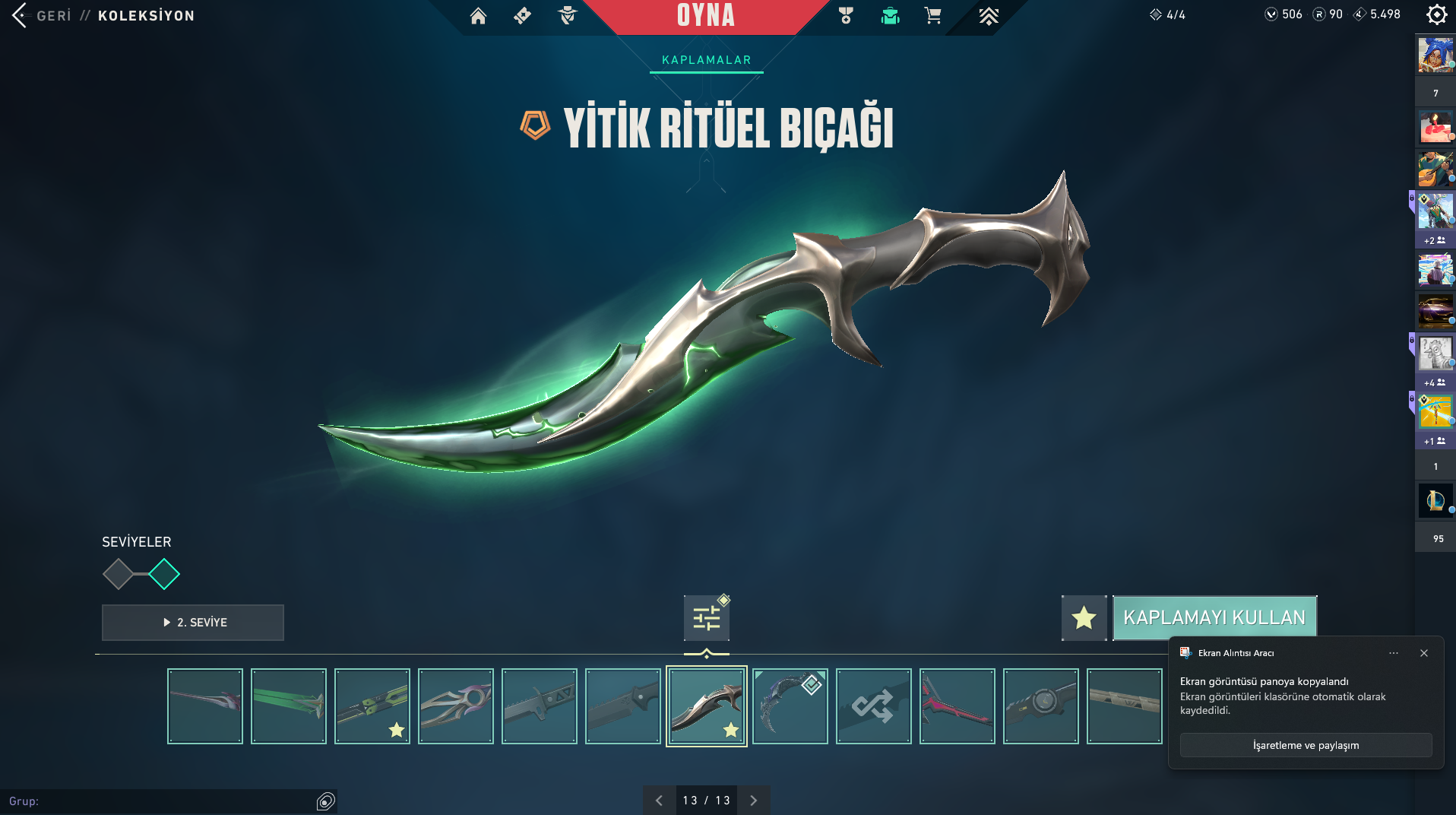Toggle the favorite star button
The height and width of the screenshot is (815, 1456).
tap(1084, 617)
